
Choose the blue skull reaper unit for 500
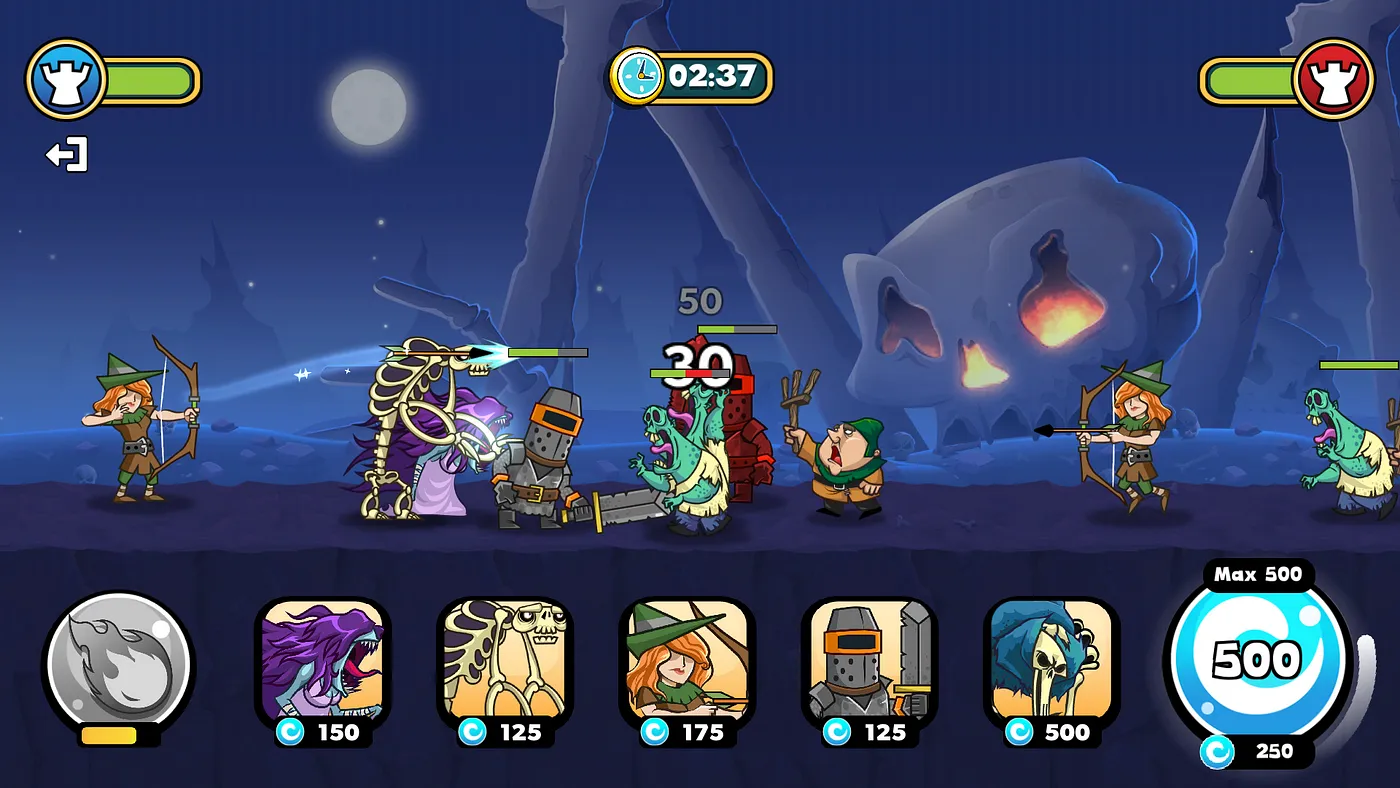tap(1051, 664)
